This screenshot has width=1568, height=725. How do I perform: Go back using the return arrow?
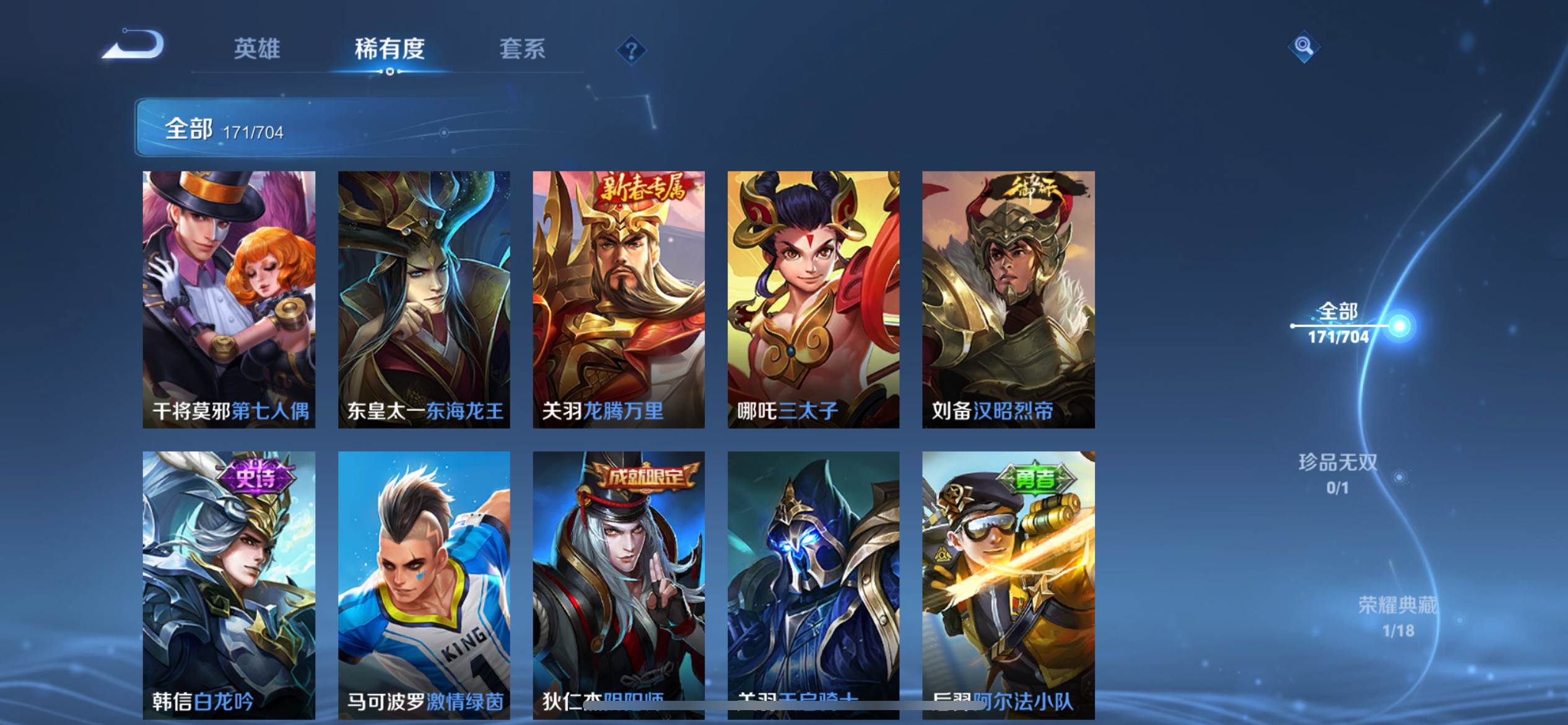(133, 46)
